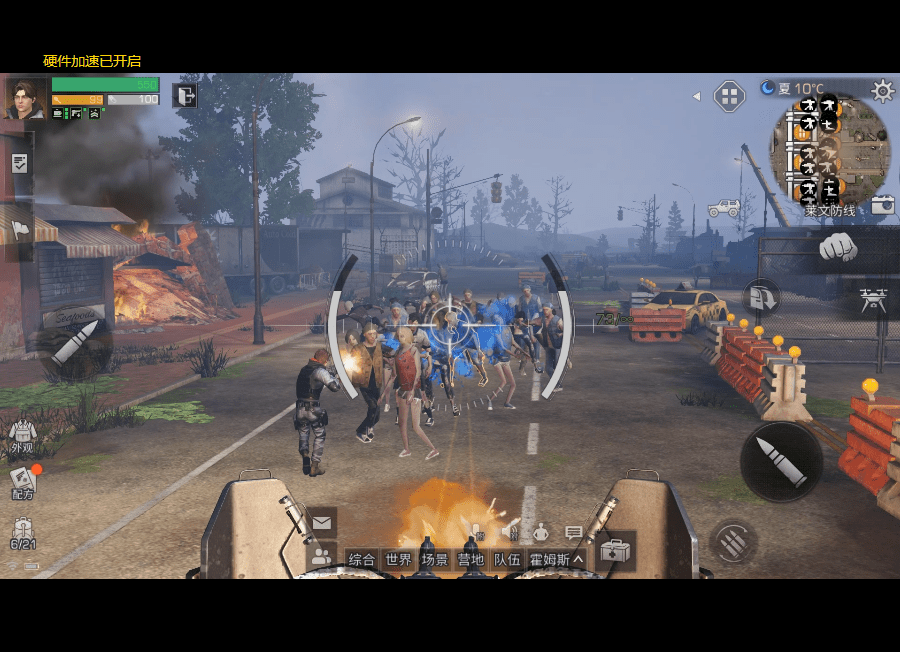
Task: Select the 队伍 team chat tab
Action: point(506,560)
